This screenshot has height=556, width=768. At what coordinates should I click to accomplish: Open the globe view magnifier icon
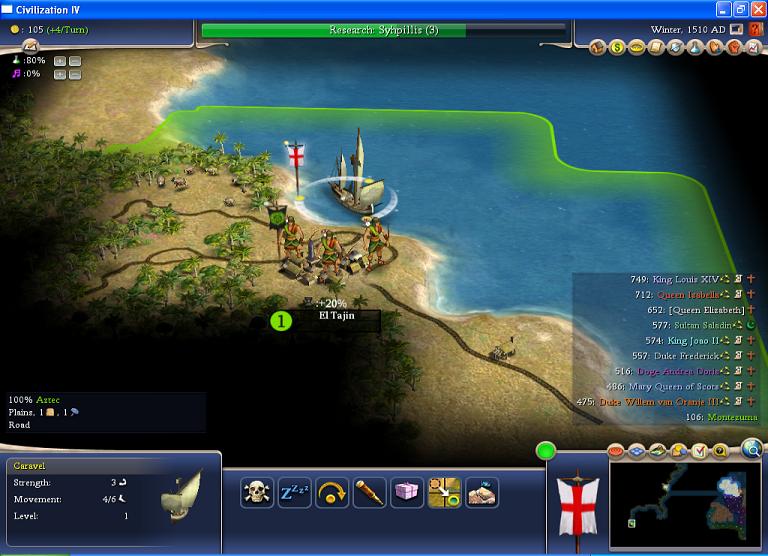pos(751,448)
